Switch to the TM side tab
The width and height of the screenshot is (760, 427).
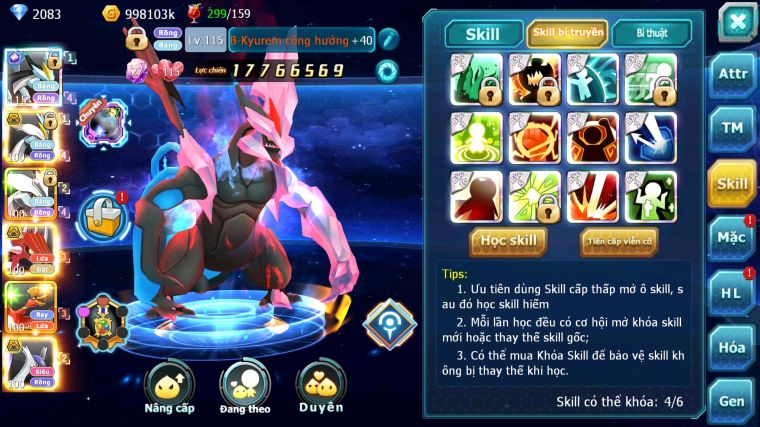[732, 128]
